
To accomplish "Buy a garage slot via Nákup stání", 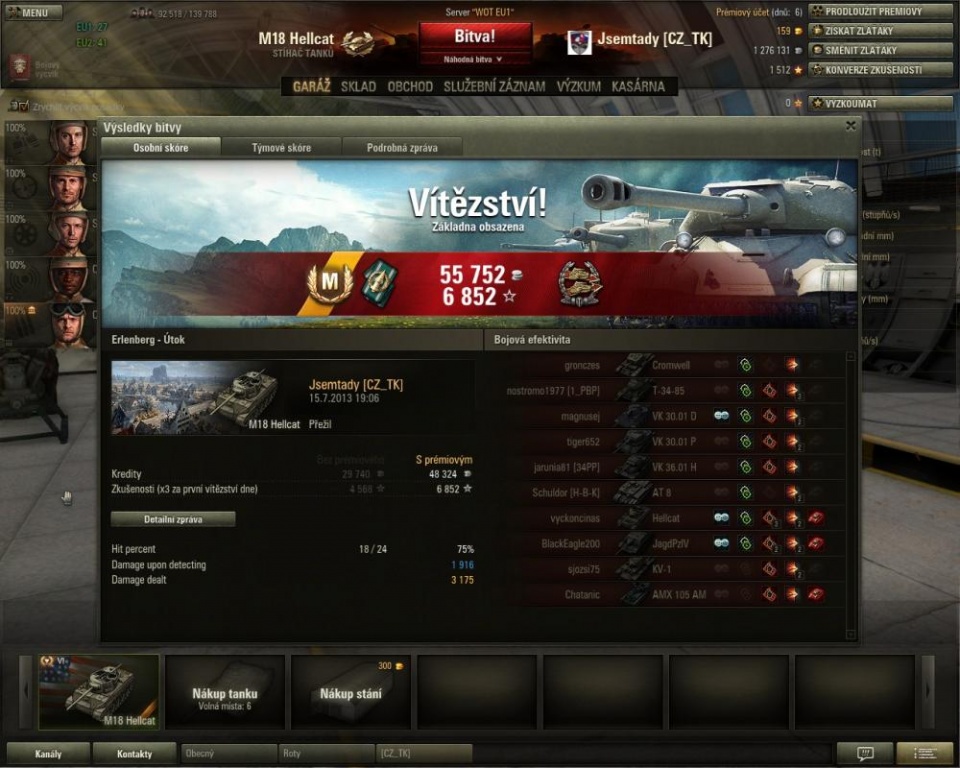I will (351, 692).
